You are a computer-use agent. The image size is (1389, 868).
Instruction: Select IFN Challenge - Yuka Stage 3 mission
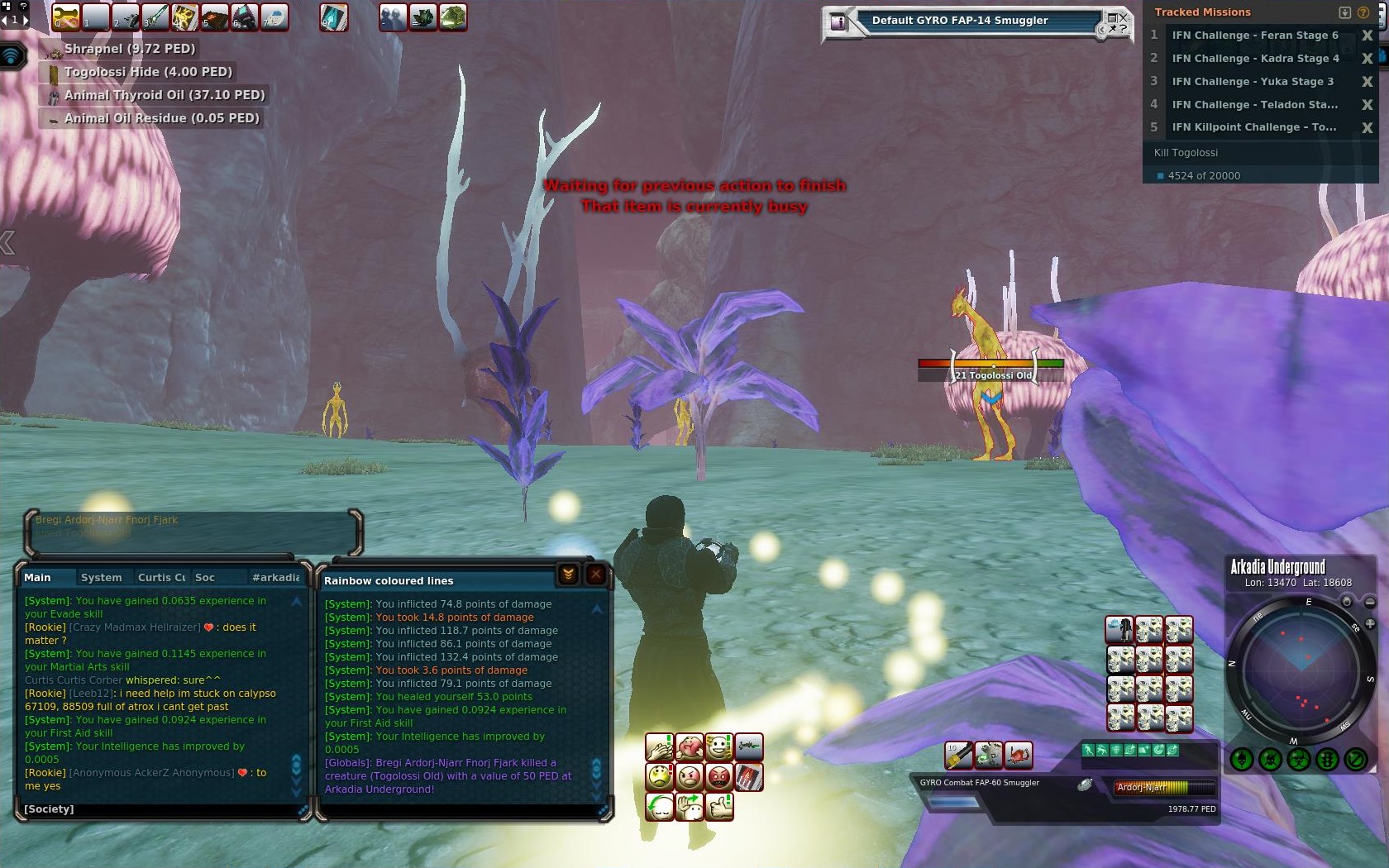point(1252,82)
